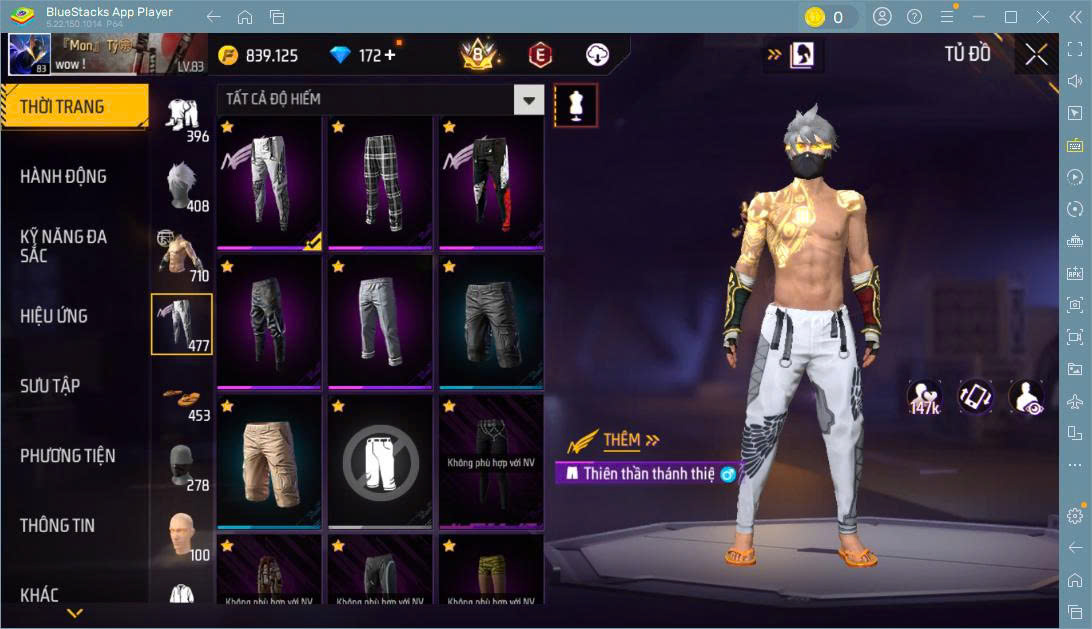Select the Kỹ Năng Đa Sắc tab
This screenshot has width=1092, height=629.
[63, 246]
